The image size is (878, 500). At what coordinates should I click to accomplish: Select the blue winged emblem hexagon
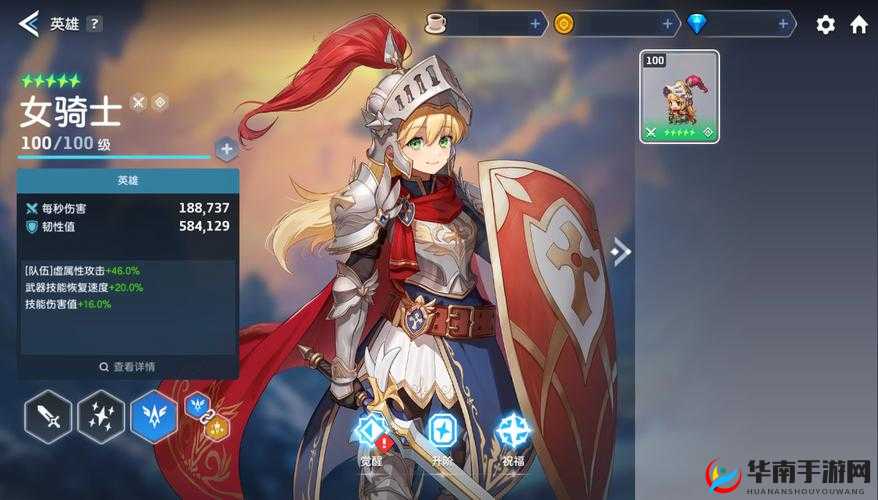(x=154, y=416)
